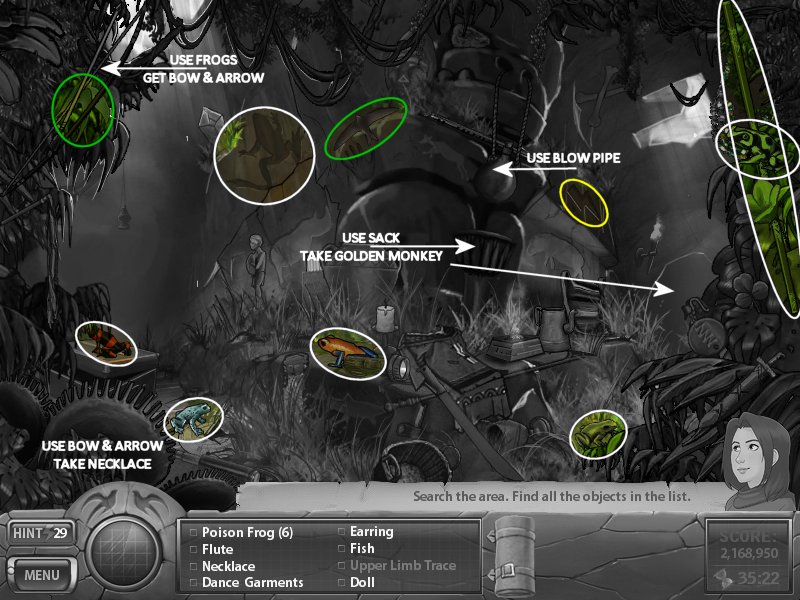Select Flute in the object list
Screen dimensions: 800x600
217,549
